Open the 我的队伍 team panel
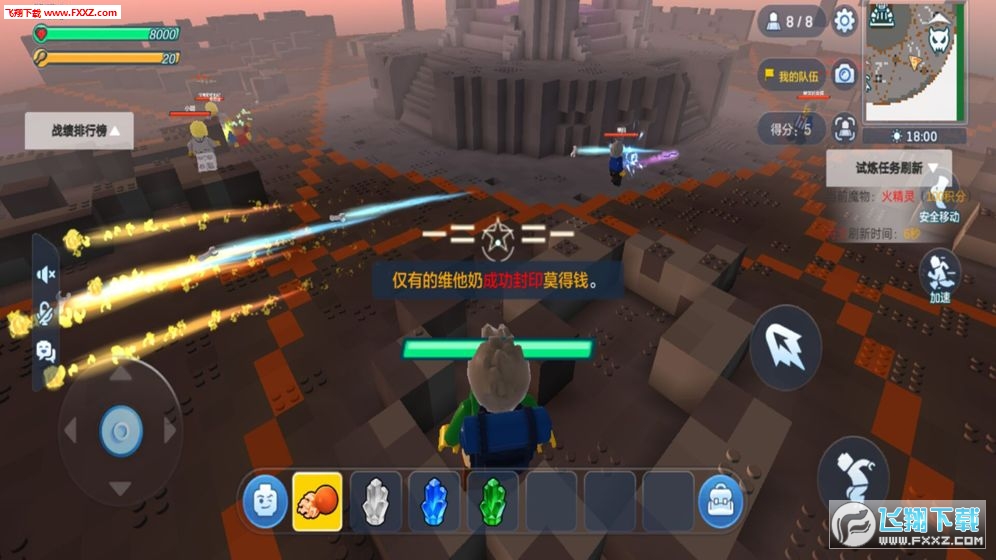This screenshot has width=996, height=560. pyautogui.click(x=790, y=76)
